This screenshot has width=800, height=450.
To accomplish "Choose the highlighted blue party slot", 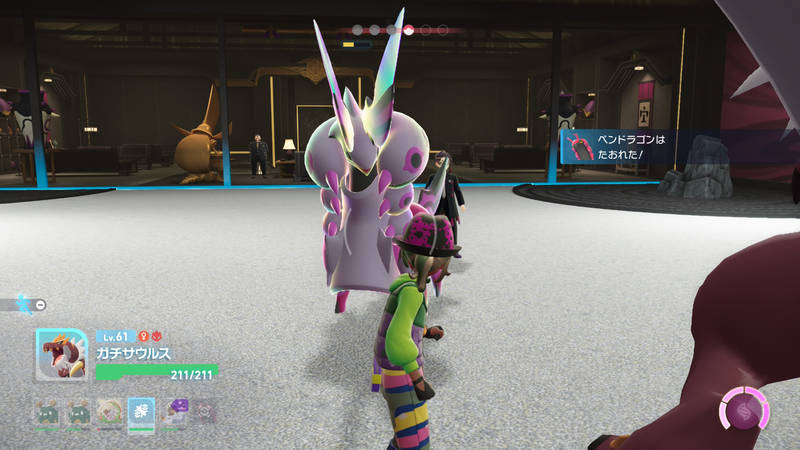I will click(x=141, y=411).
